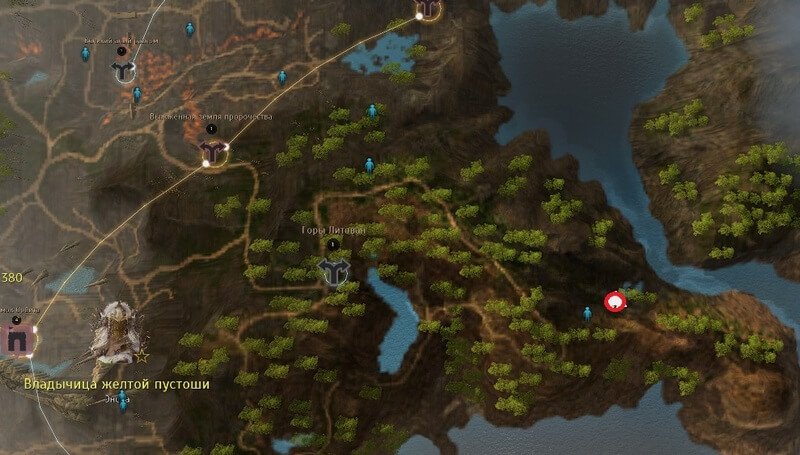Click the pink gate node icon
Image resolution: width=800 pixels, height=455 pixels.
tap(17, 339)
